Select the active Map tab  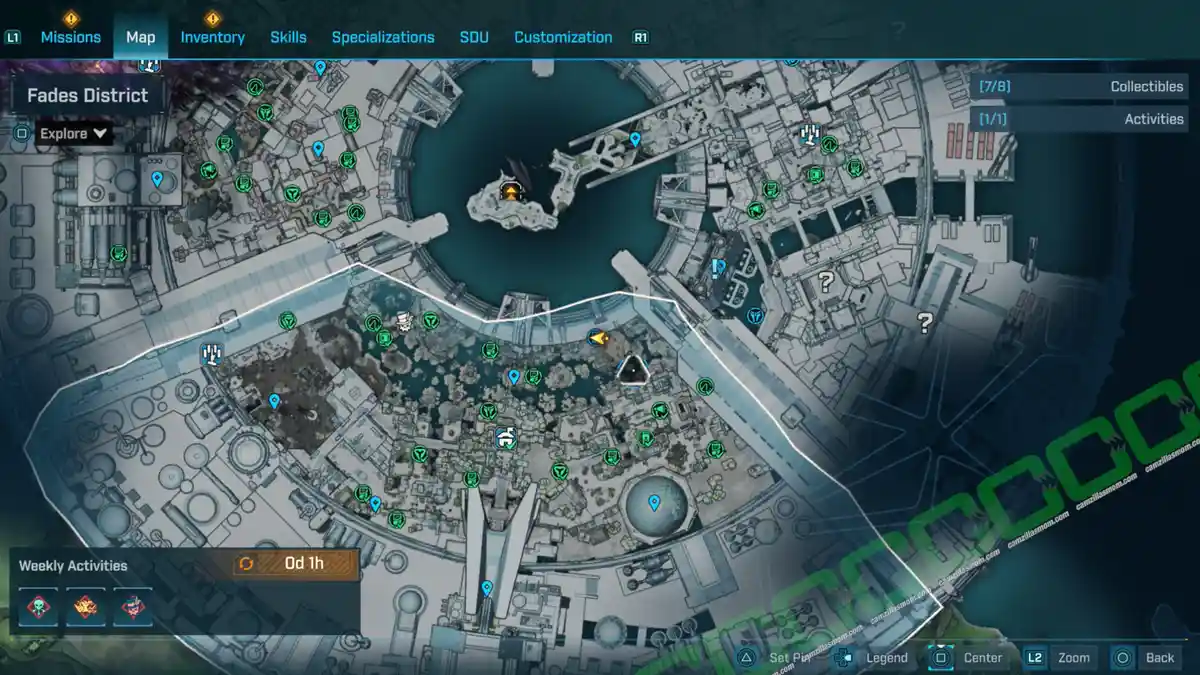point(141,37)
